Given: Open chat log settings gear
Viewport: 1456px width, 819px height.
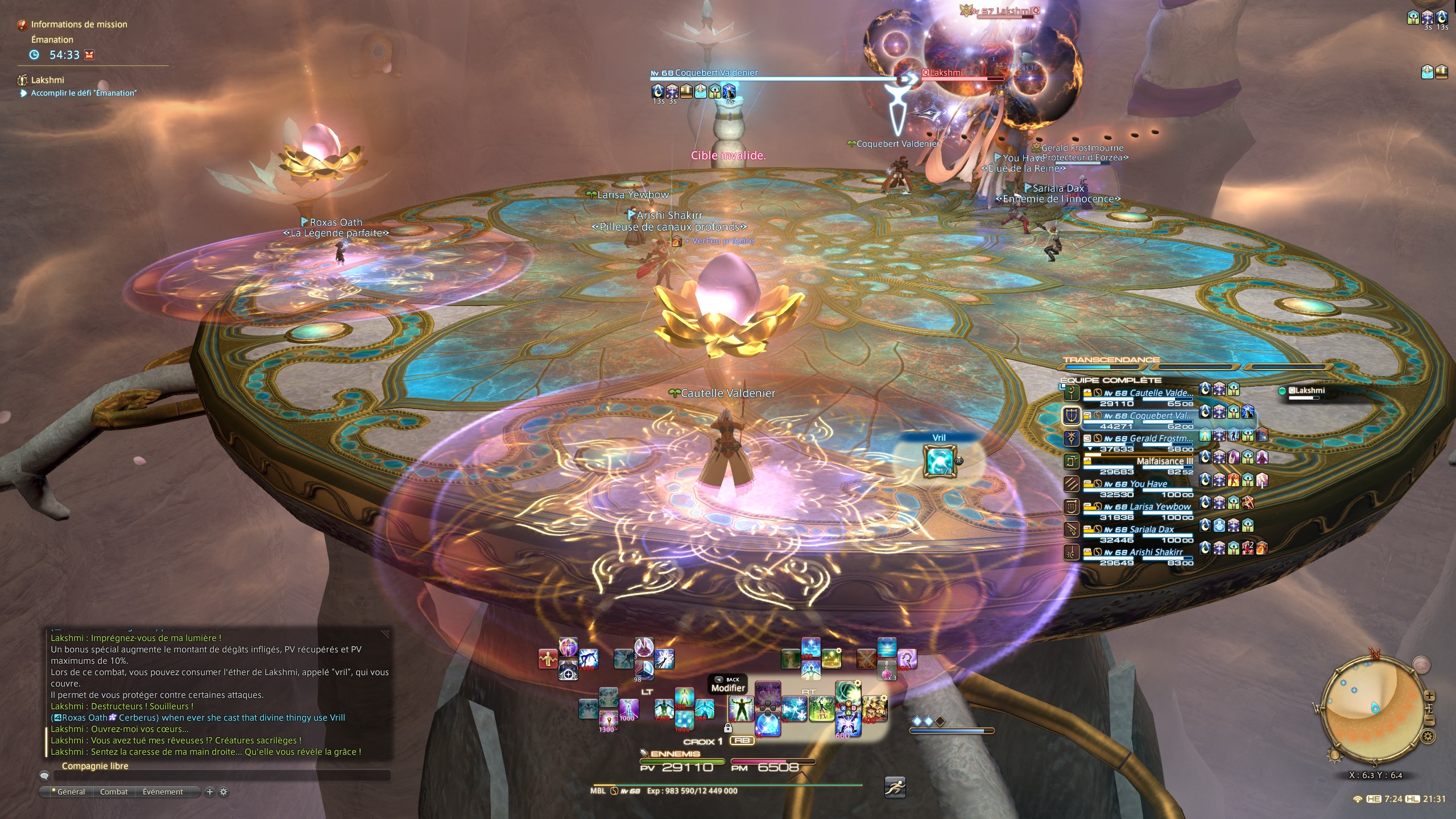Looking at the screenshot, I should [x=224, y=792].
